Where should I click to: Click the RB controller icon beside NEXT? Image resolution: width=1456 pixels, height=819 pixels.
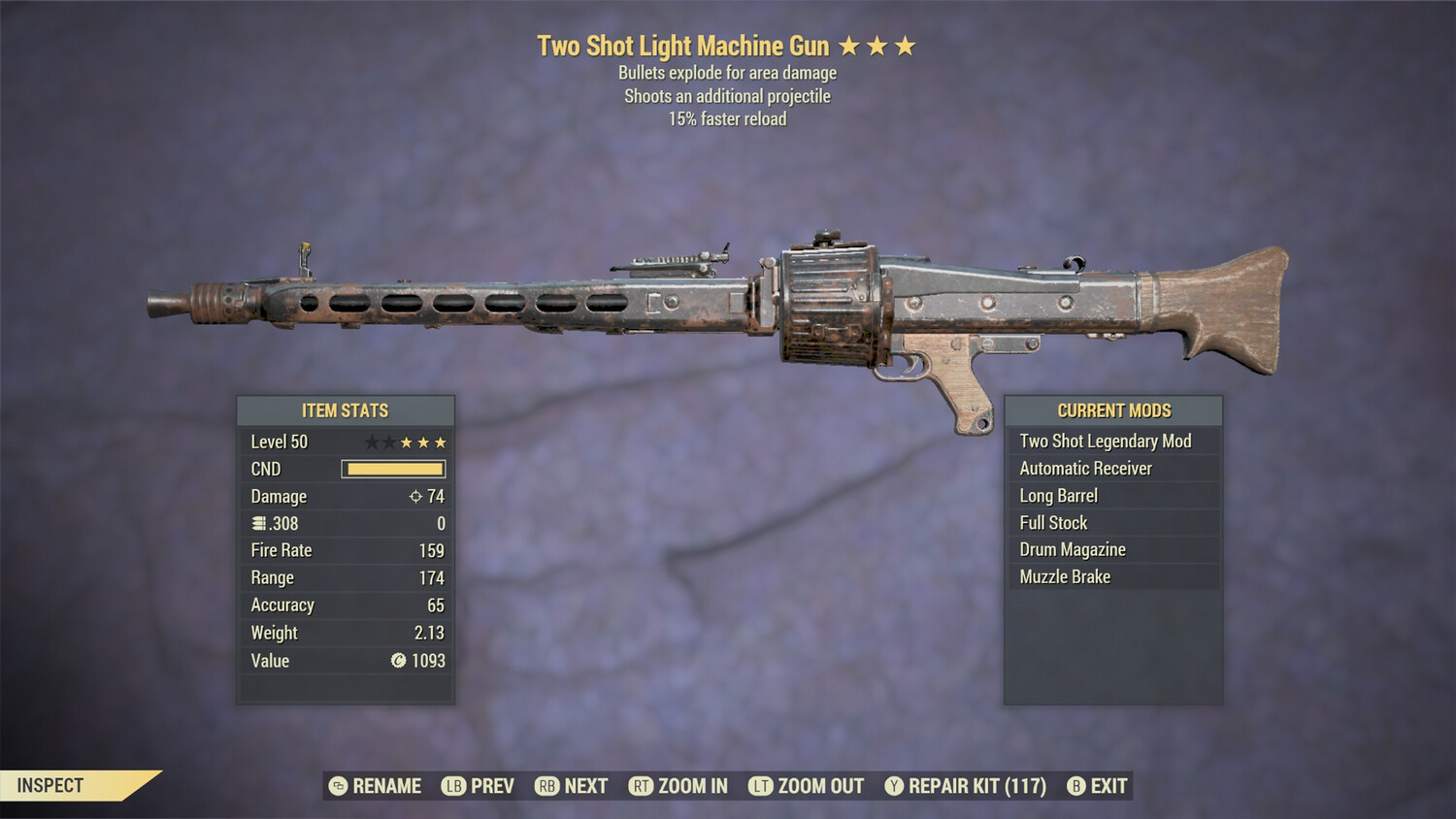(546, 786)
